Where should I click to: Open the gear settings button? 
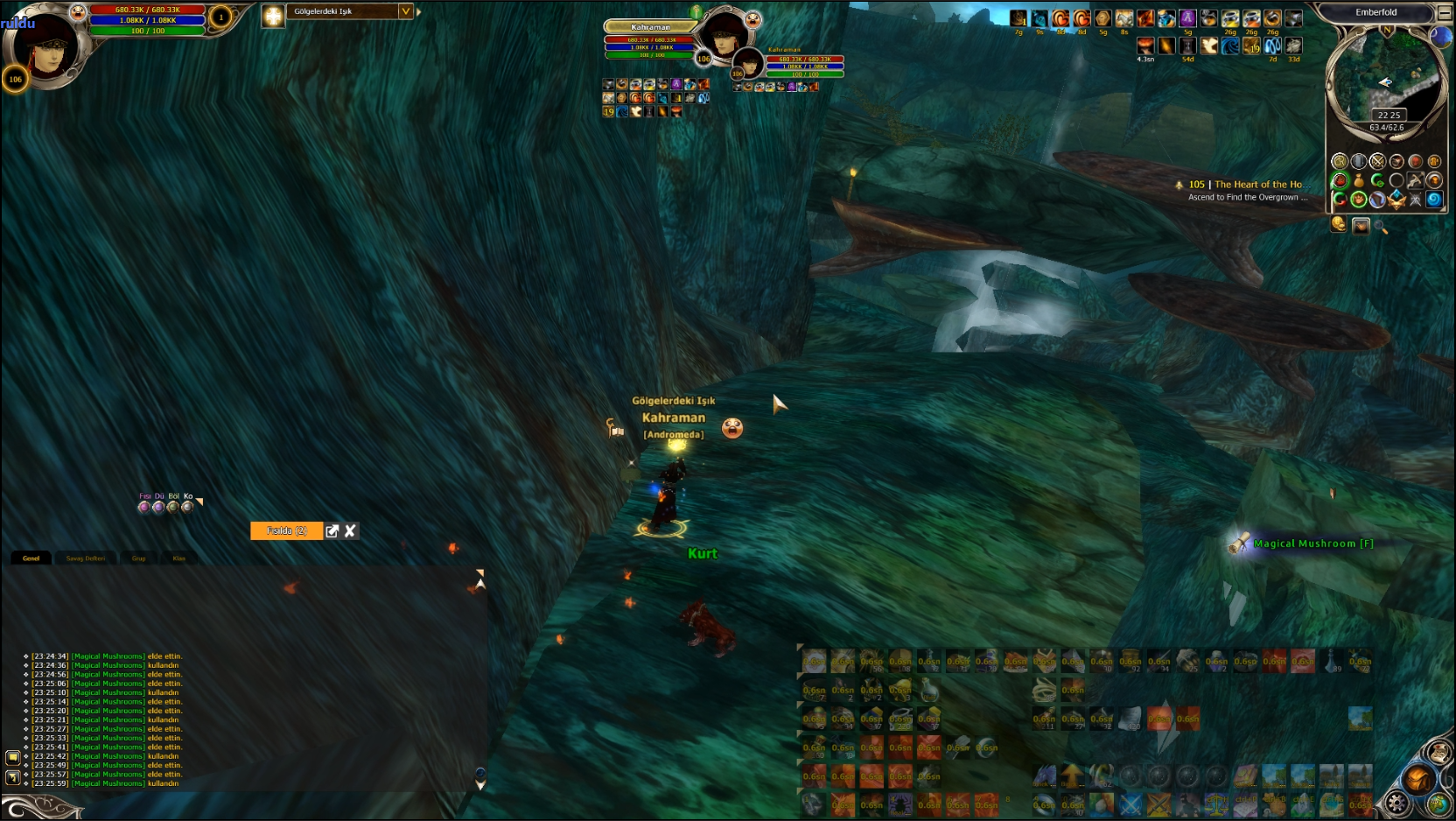point(1397,802)
